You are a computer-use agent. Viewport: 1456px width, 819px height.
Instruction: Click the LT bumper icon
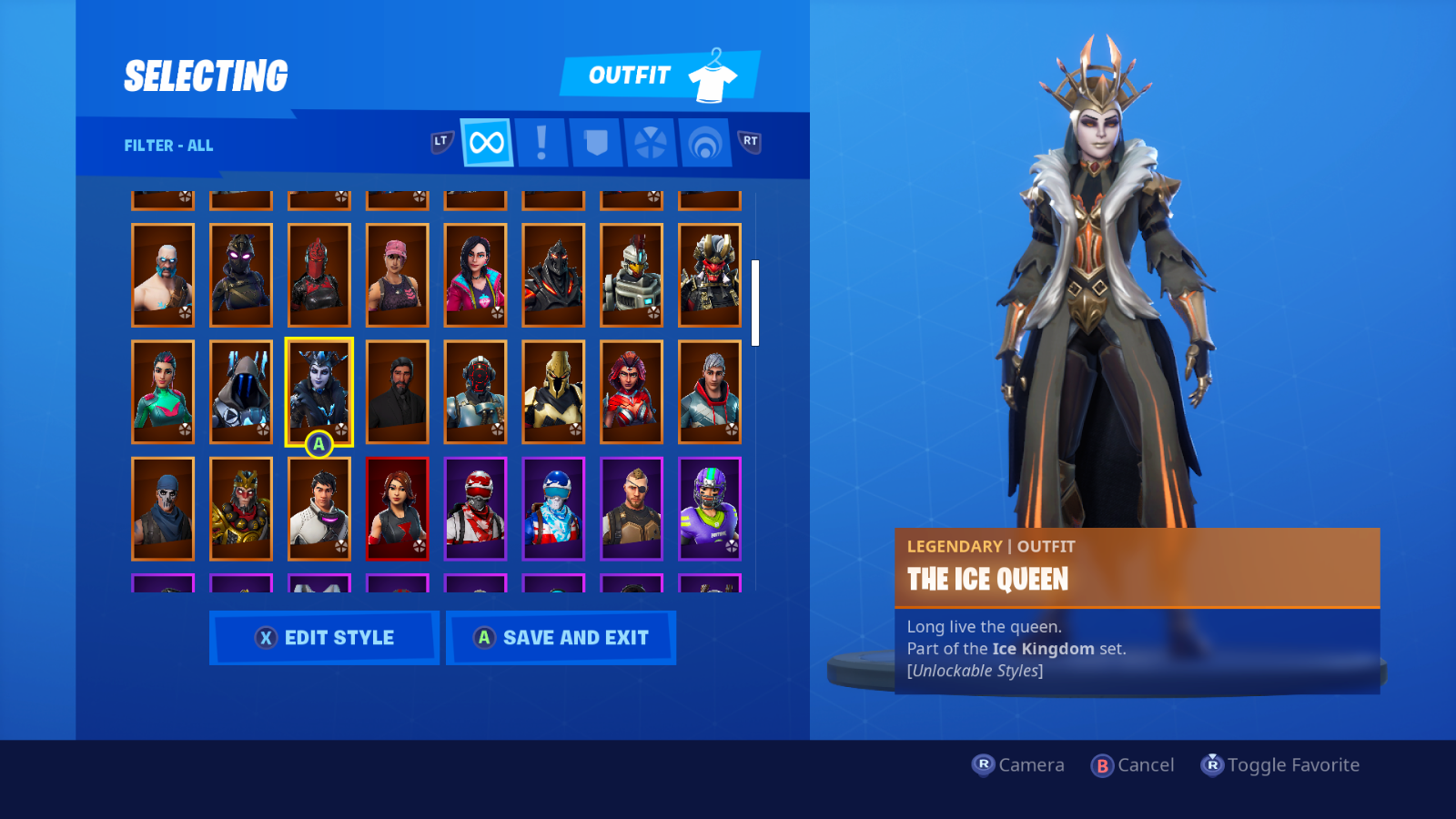pyautogui.click(x=440, y=142)
